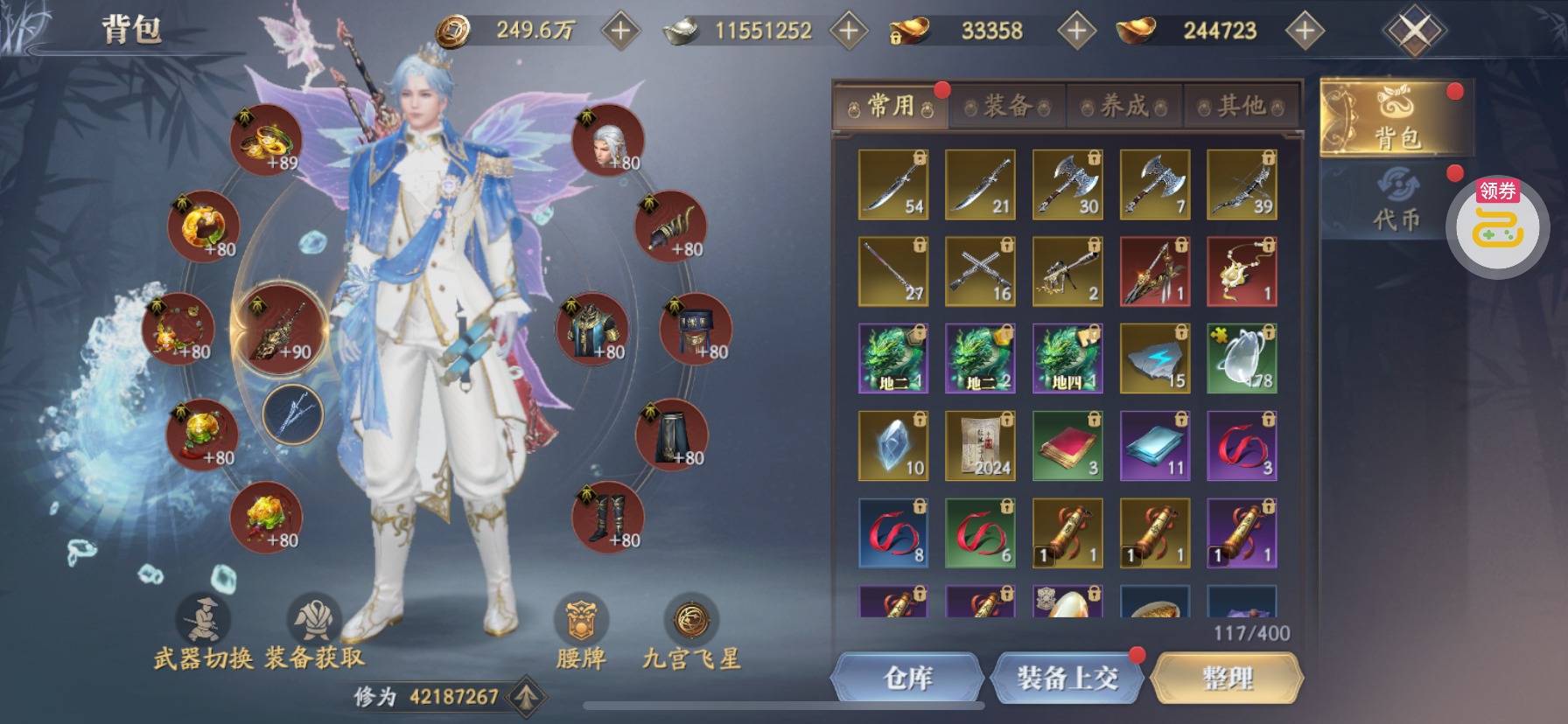Select the equipped weapon +90 slot
The height and width of the screenshot is (724, 1568).
pyautogui.click(x=280, y=330)
